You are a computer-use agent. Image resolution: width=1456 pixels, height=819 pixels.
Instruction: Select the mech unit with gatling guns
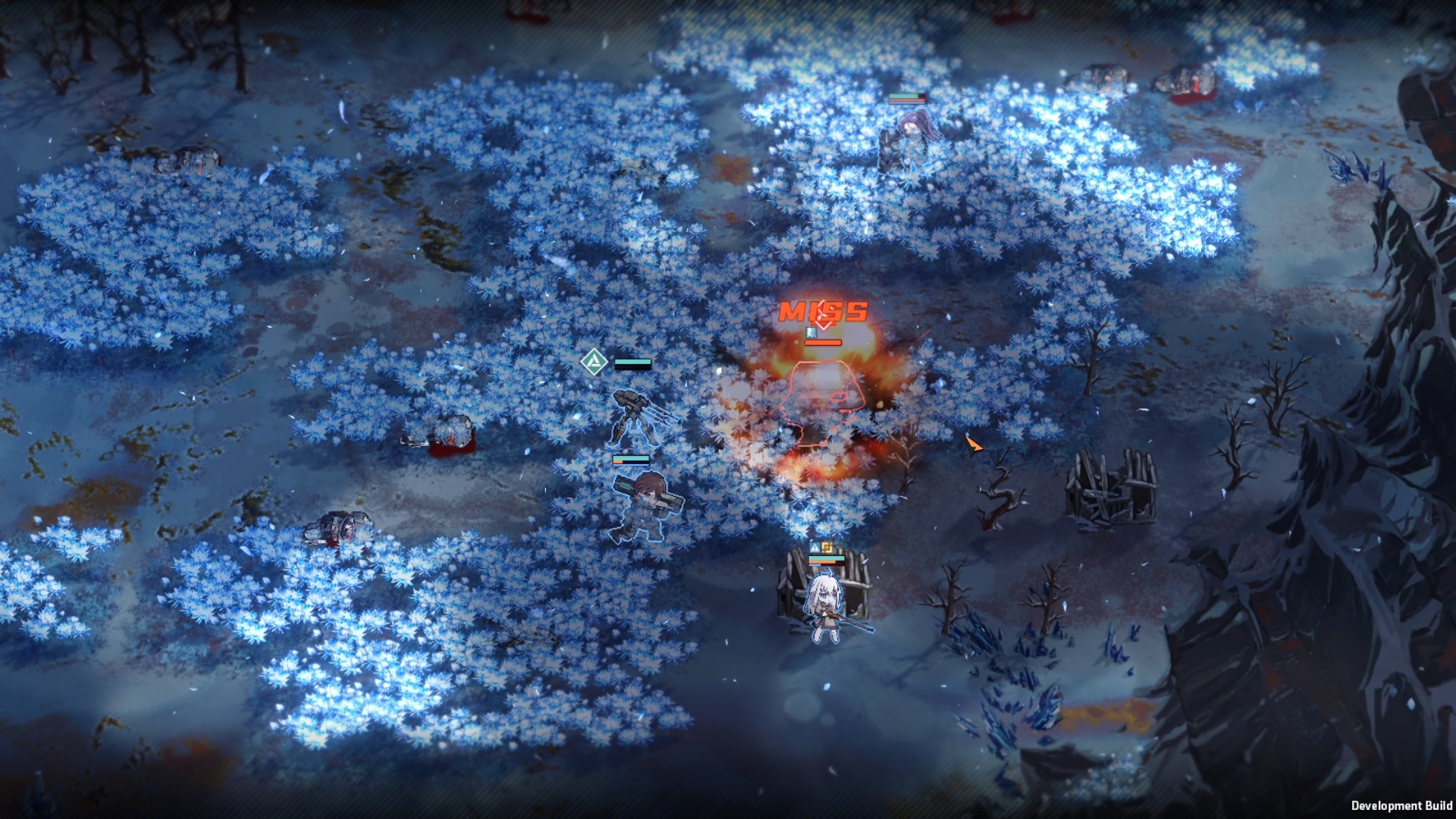tap(639, 416)
